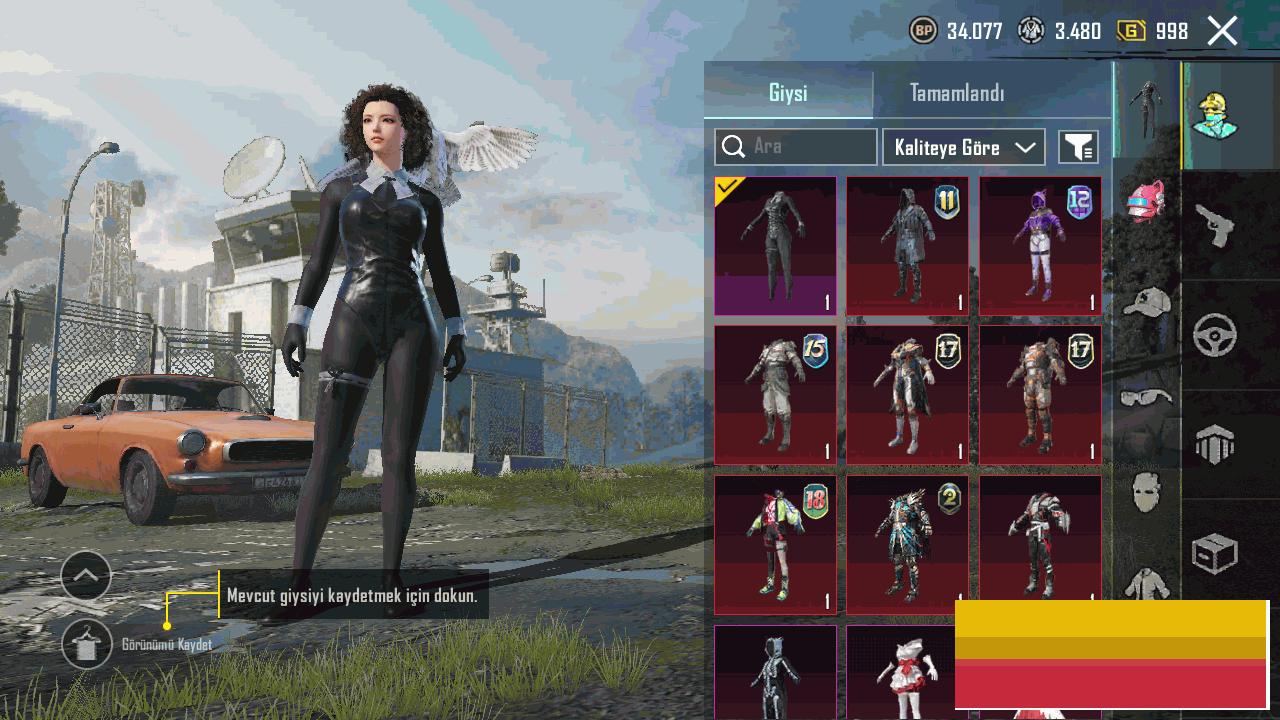Image resolution: width=1280 pixels, height=720 pixels.
Task: Switch to the steering wheel vehicle section
Action: (x=1215, y=336)
